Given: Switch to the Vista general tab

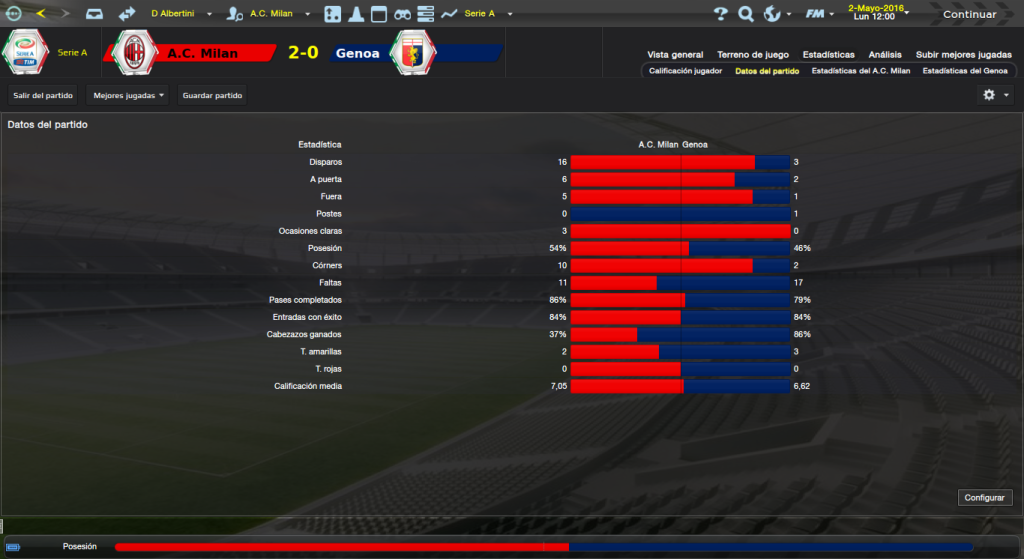Looking at the screenshot, I should 675,55.
